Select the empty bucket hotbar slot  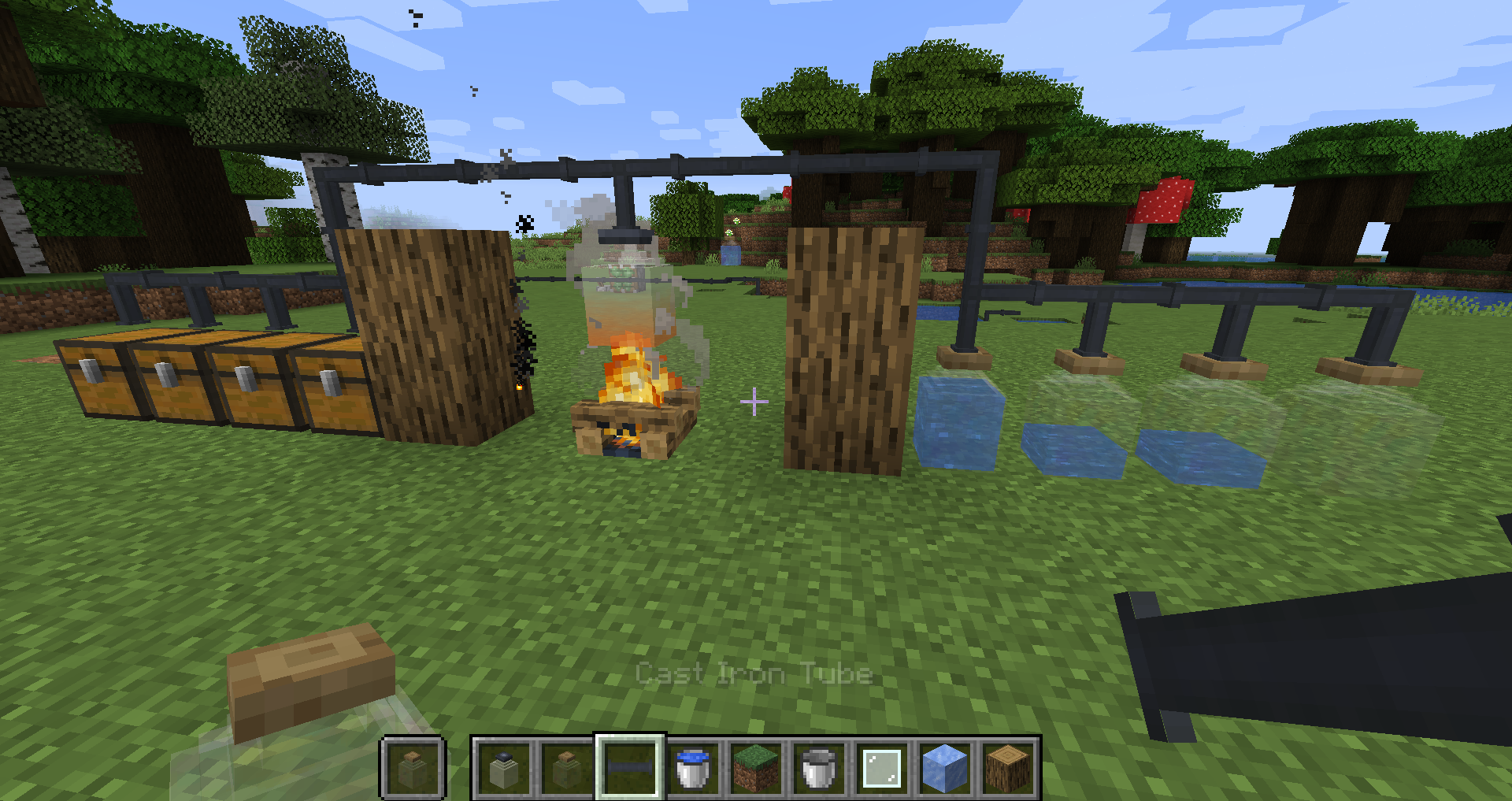click(819, 768)
